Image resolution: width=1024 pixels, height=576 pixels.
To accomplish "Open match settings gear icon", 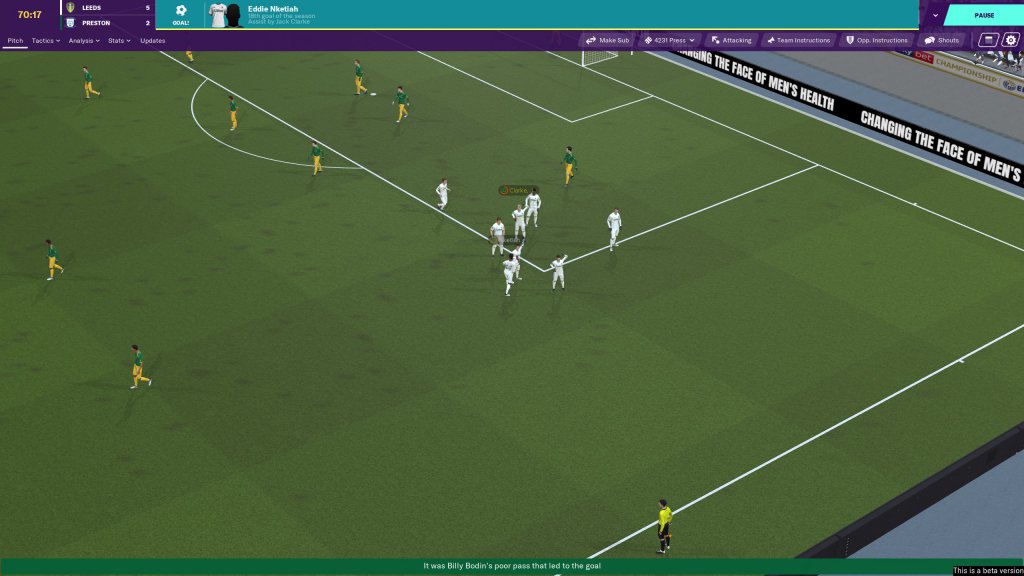I will click(1010, 40).
